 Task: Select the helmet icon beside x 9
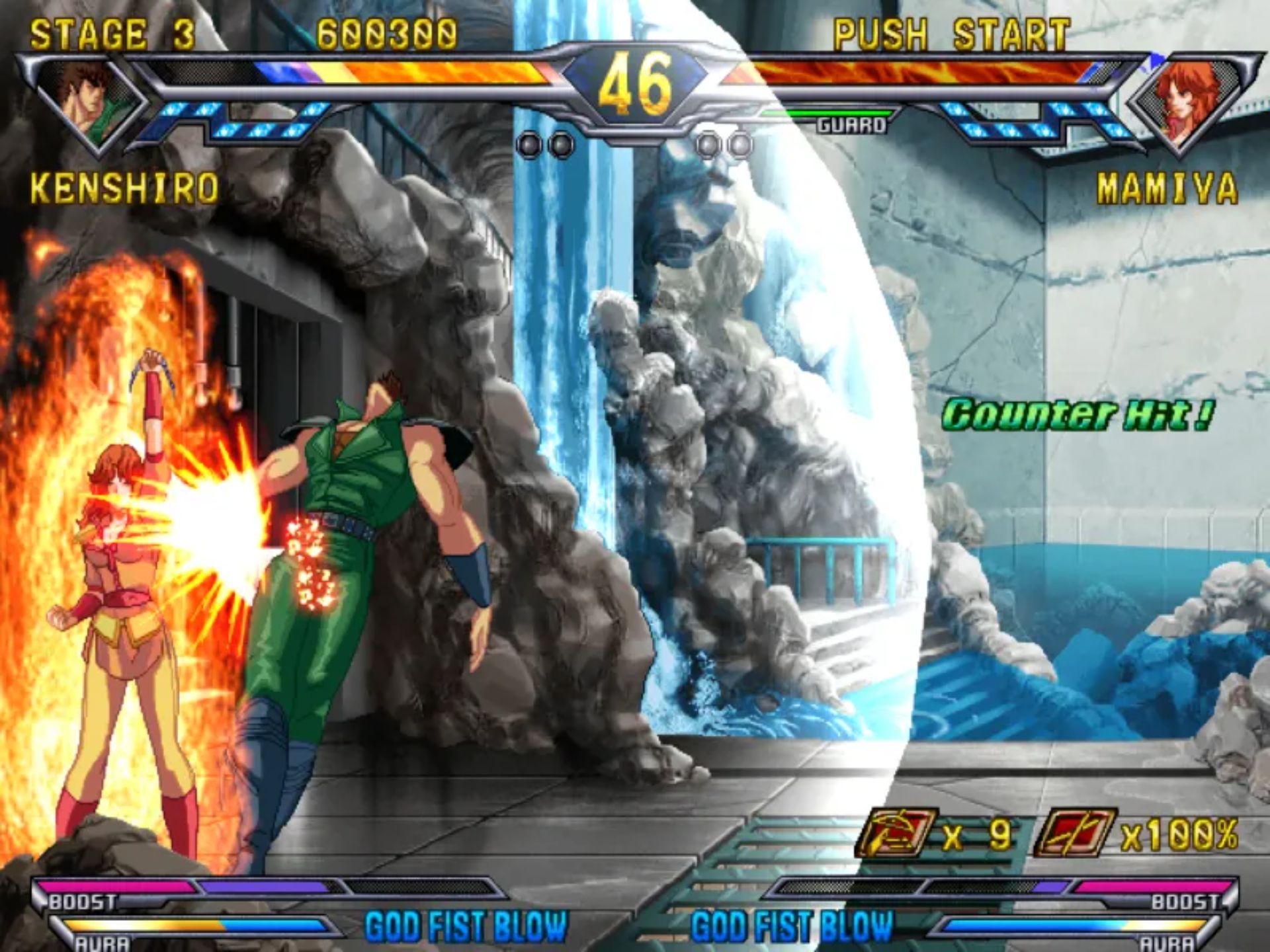point(896,833)
